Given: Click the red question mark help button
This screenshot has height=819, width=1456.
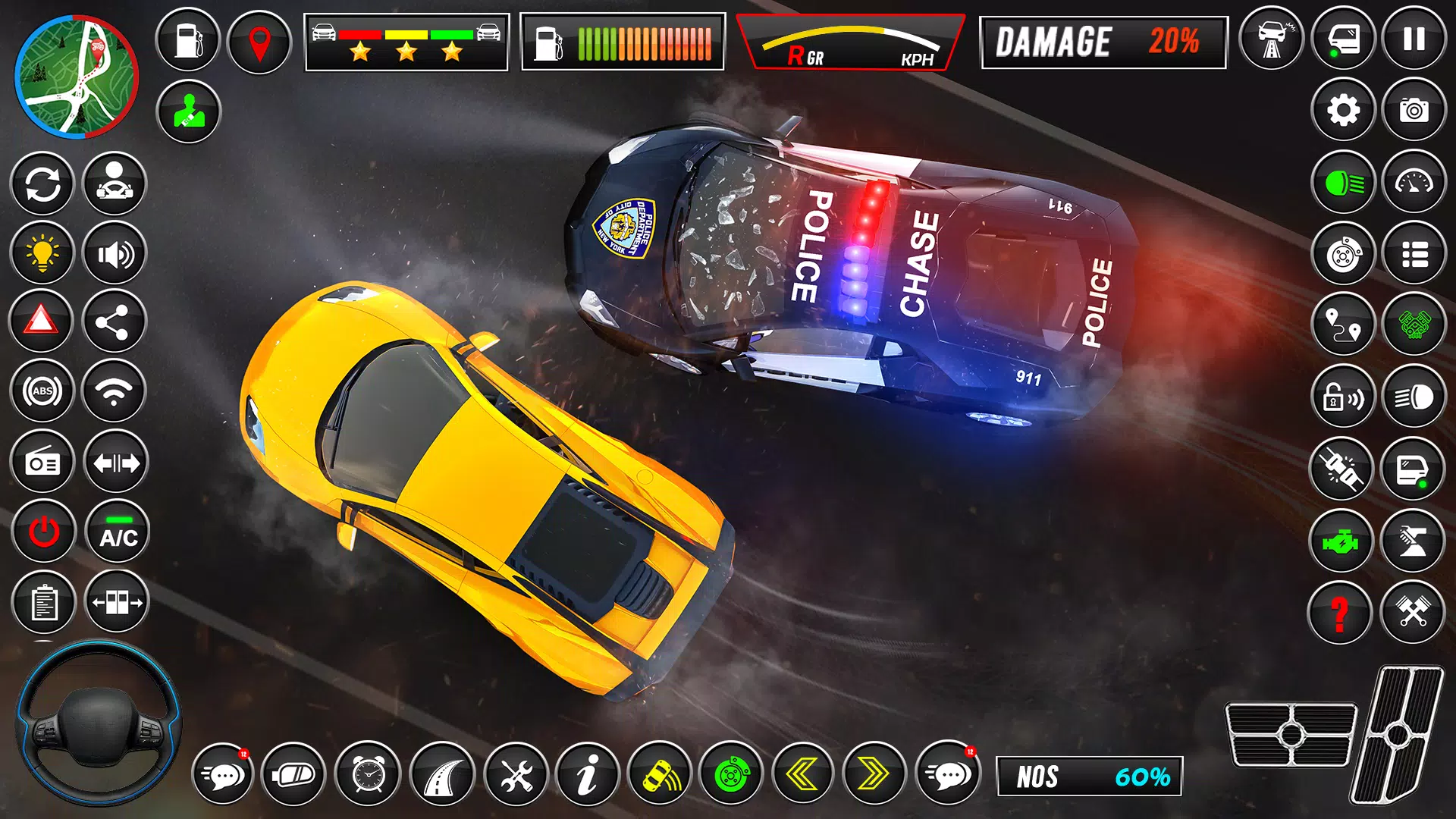Looking at the screenshot, I should coord(1339,613).
